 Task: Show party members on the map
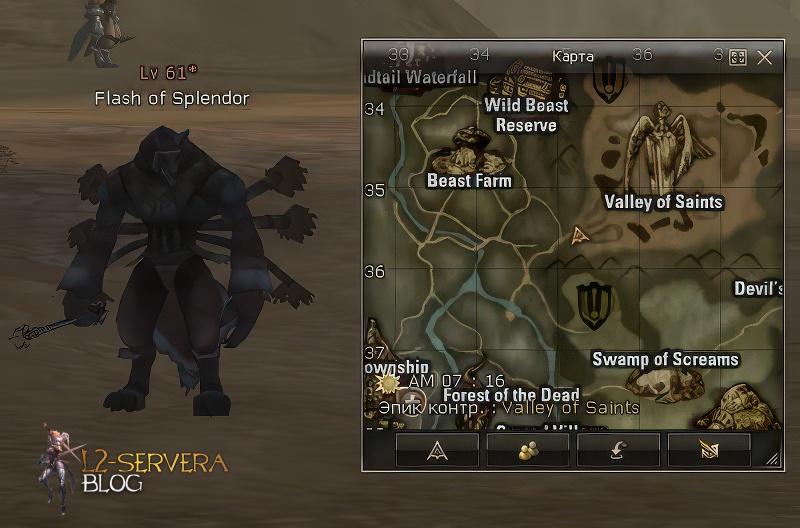pos(528,451)
